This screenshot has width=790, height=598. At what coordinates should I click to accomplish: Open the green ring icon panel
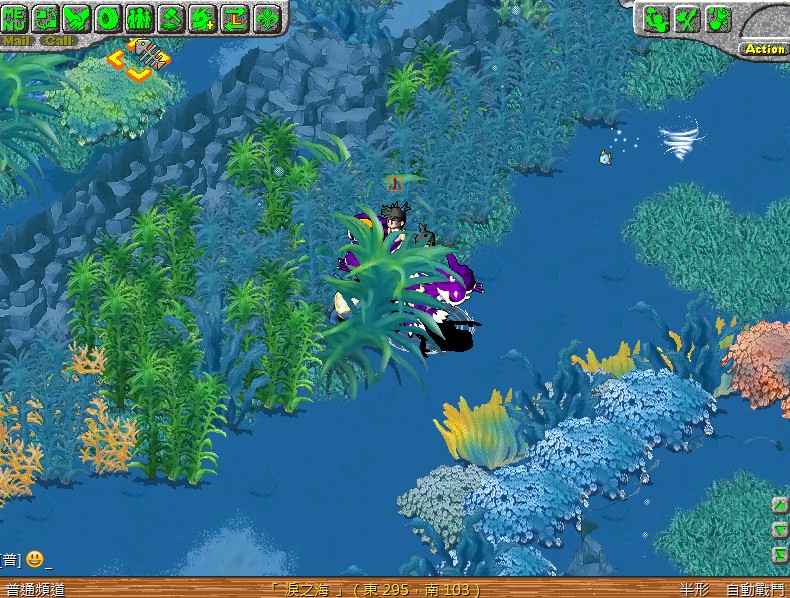coord(108,17)
